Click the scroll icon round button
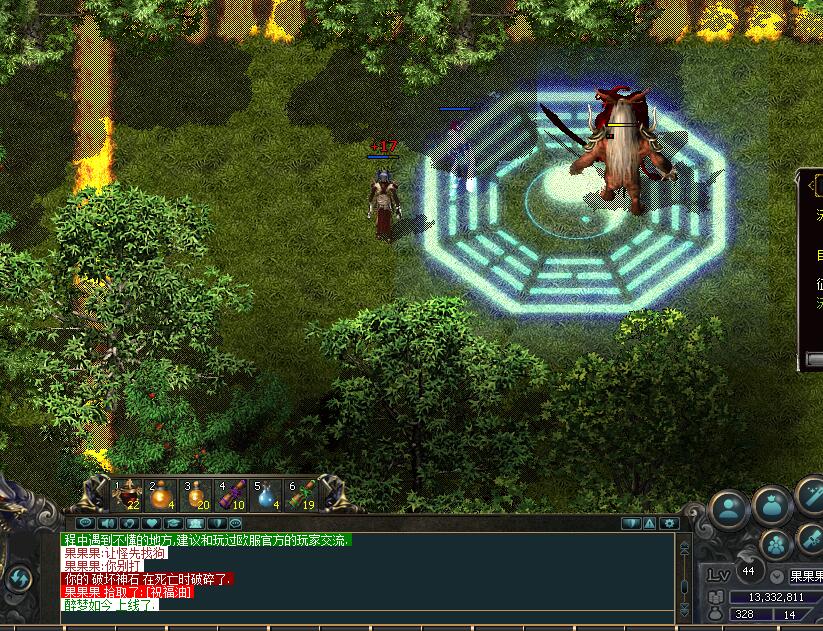823x631 pixels. pyautogui.click(x=810, y=540)
